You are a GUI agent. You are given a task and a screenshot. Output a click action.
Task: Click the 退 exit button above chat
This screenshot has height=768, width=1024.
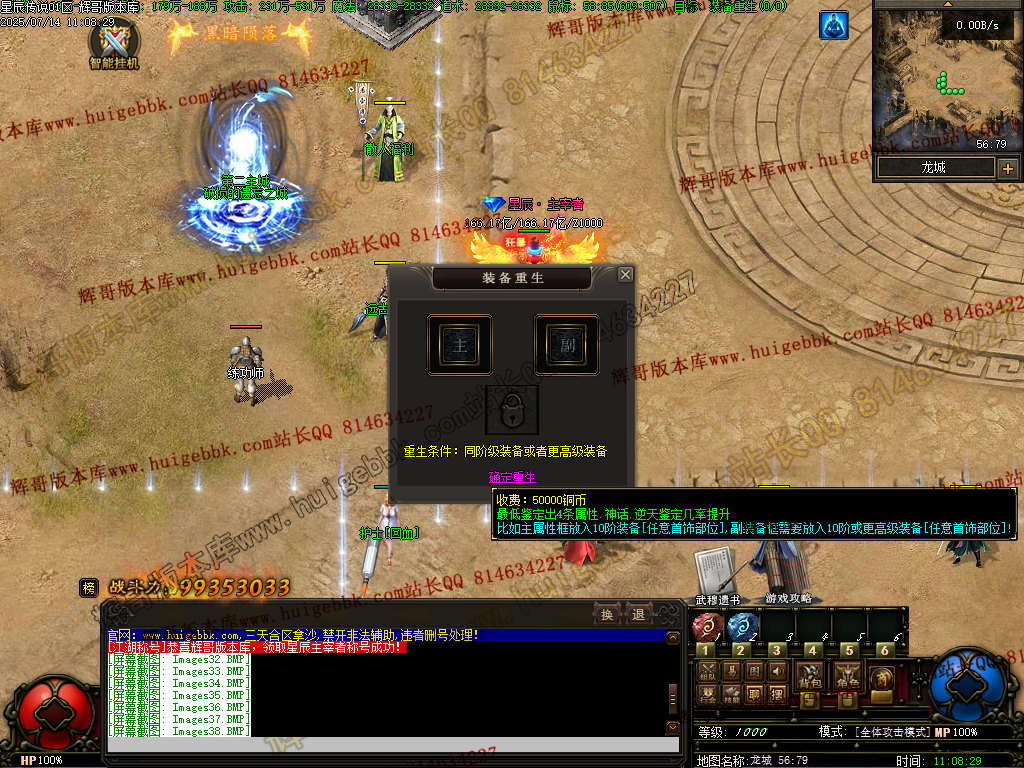637,614
